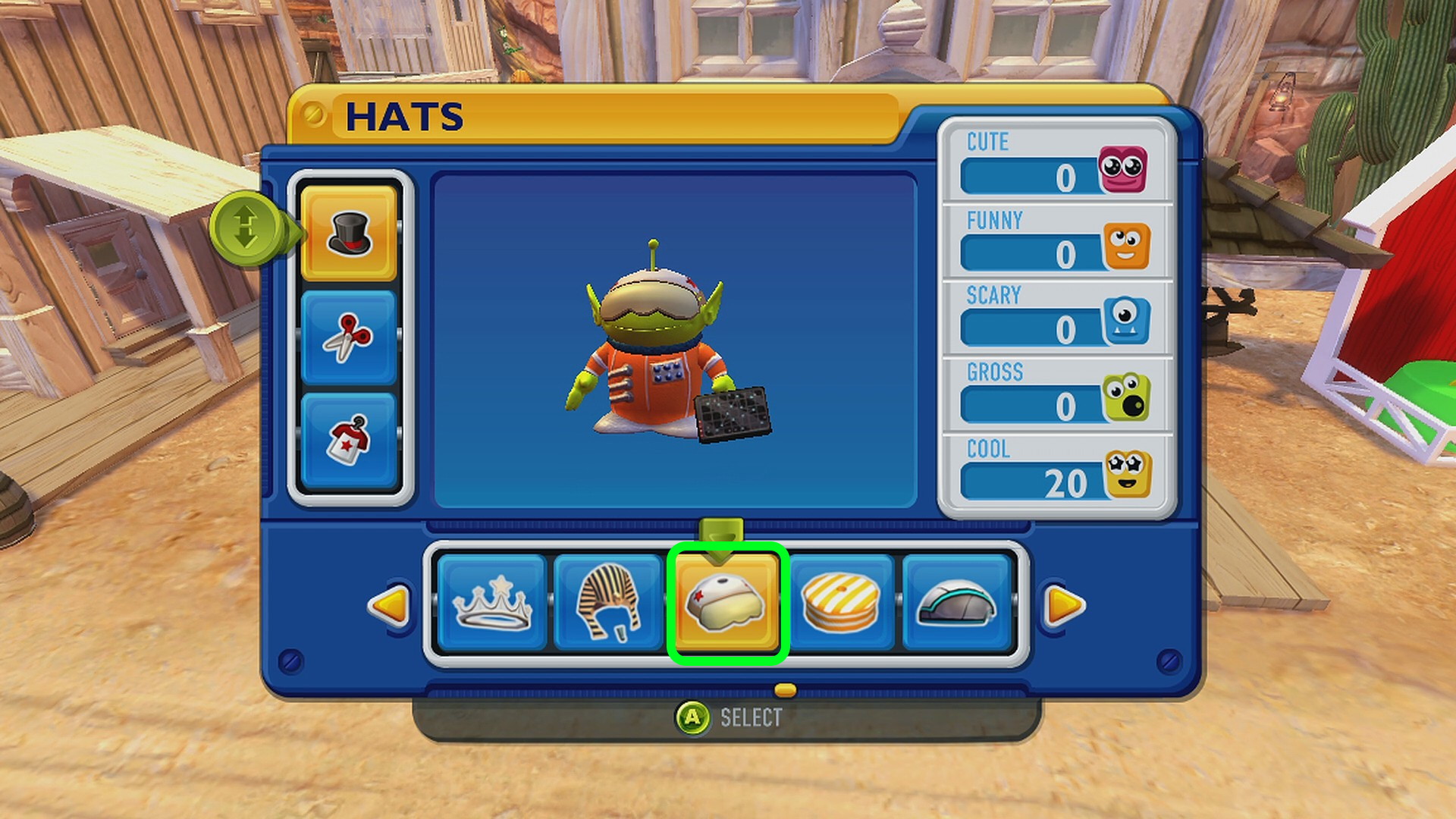Open the red star outfit category
1456x819 pixels.
point(349,440)
